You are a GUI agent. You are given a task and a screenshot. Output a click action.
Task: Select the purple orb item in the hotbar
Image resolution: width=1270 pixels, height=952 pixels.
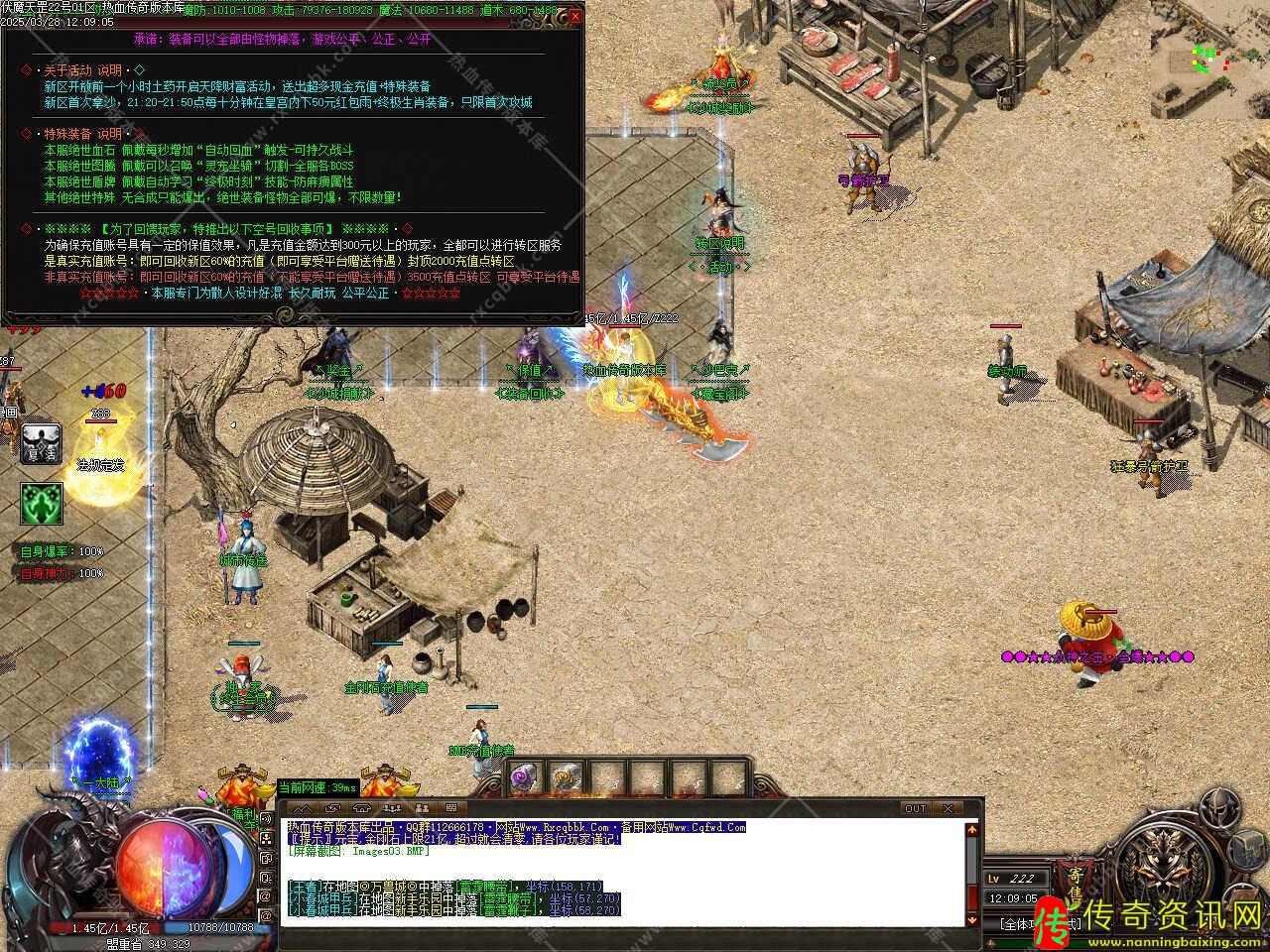coord(525,776)
